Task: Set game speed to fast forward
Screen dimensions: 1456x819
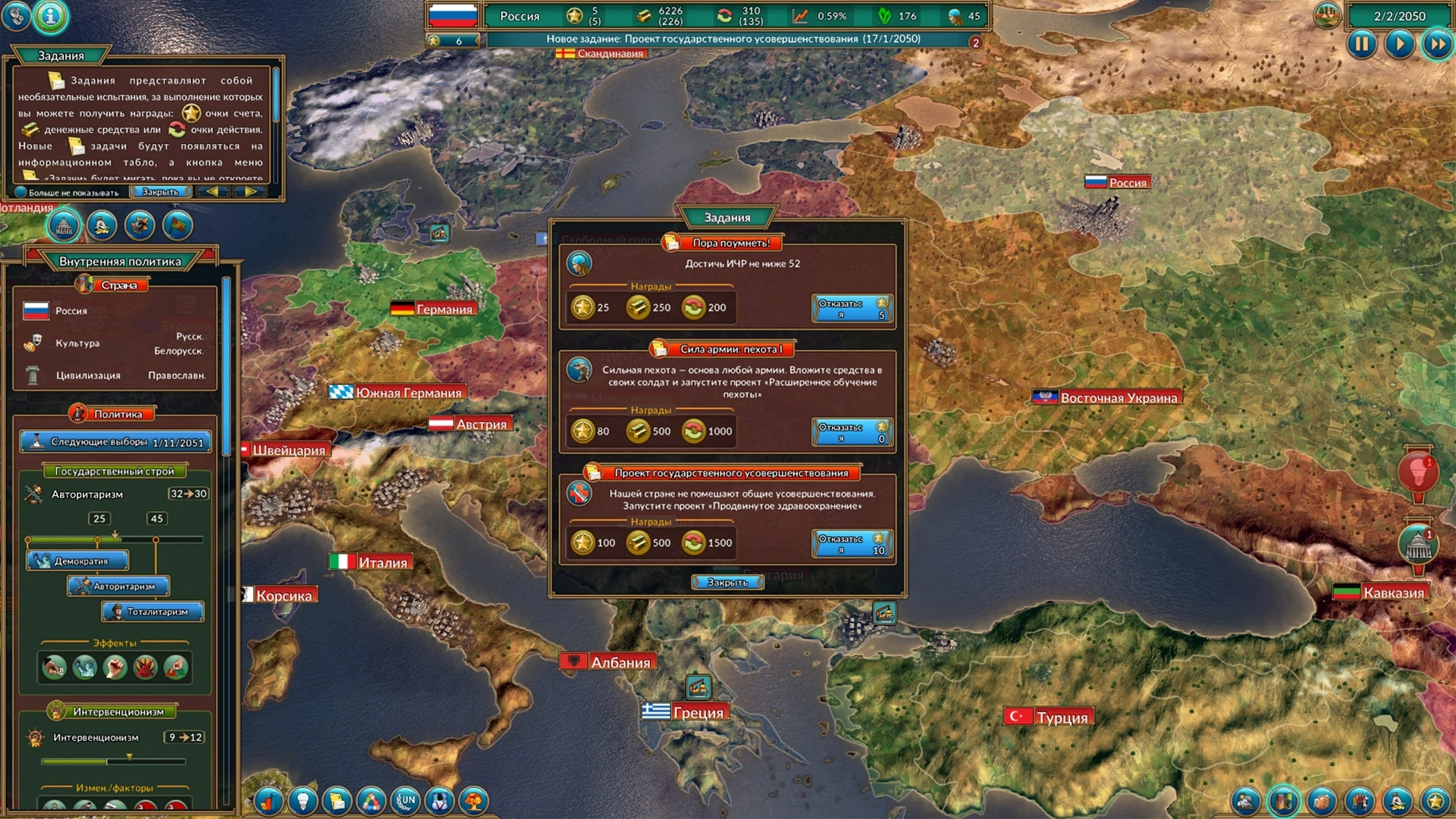Action: tap(1437, 45)
